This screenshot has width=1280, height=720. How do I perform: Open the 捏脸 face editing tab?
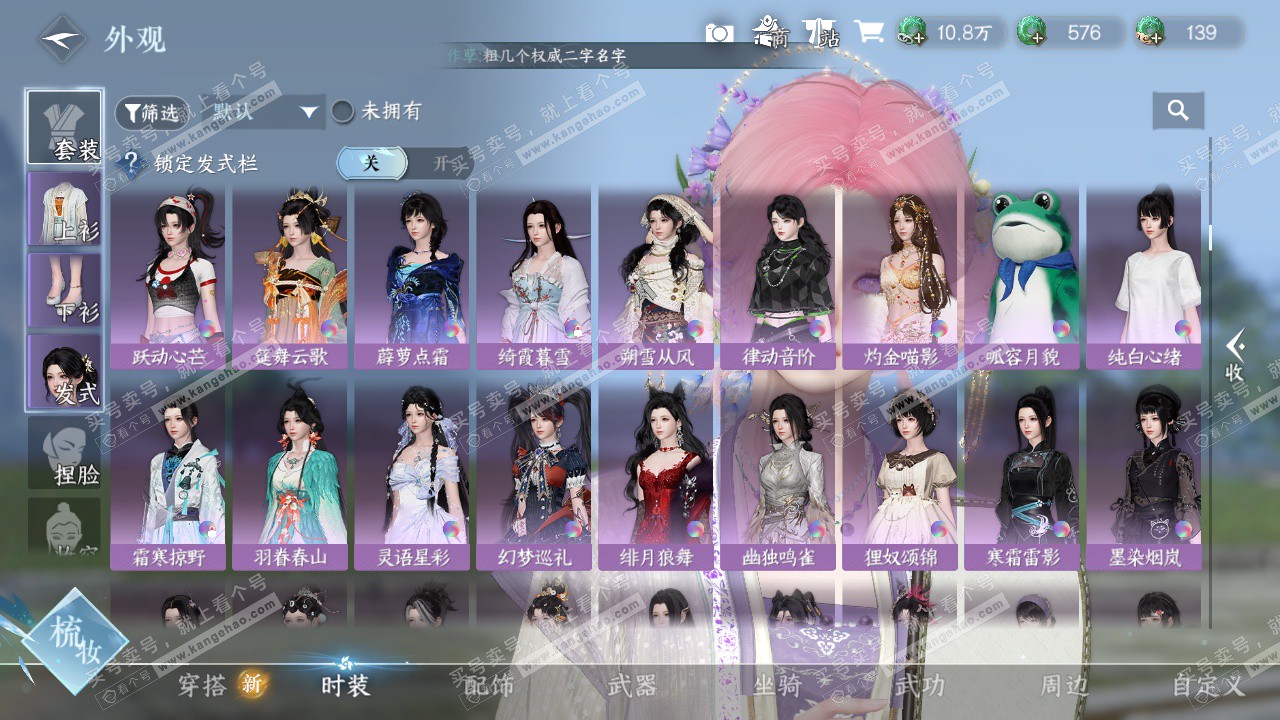click(64, 453)
